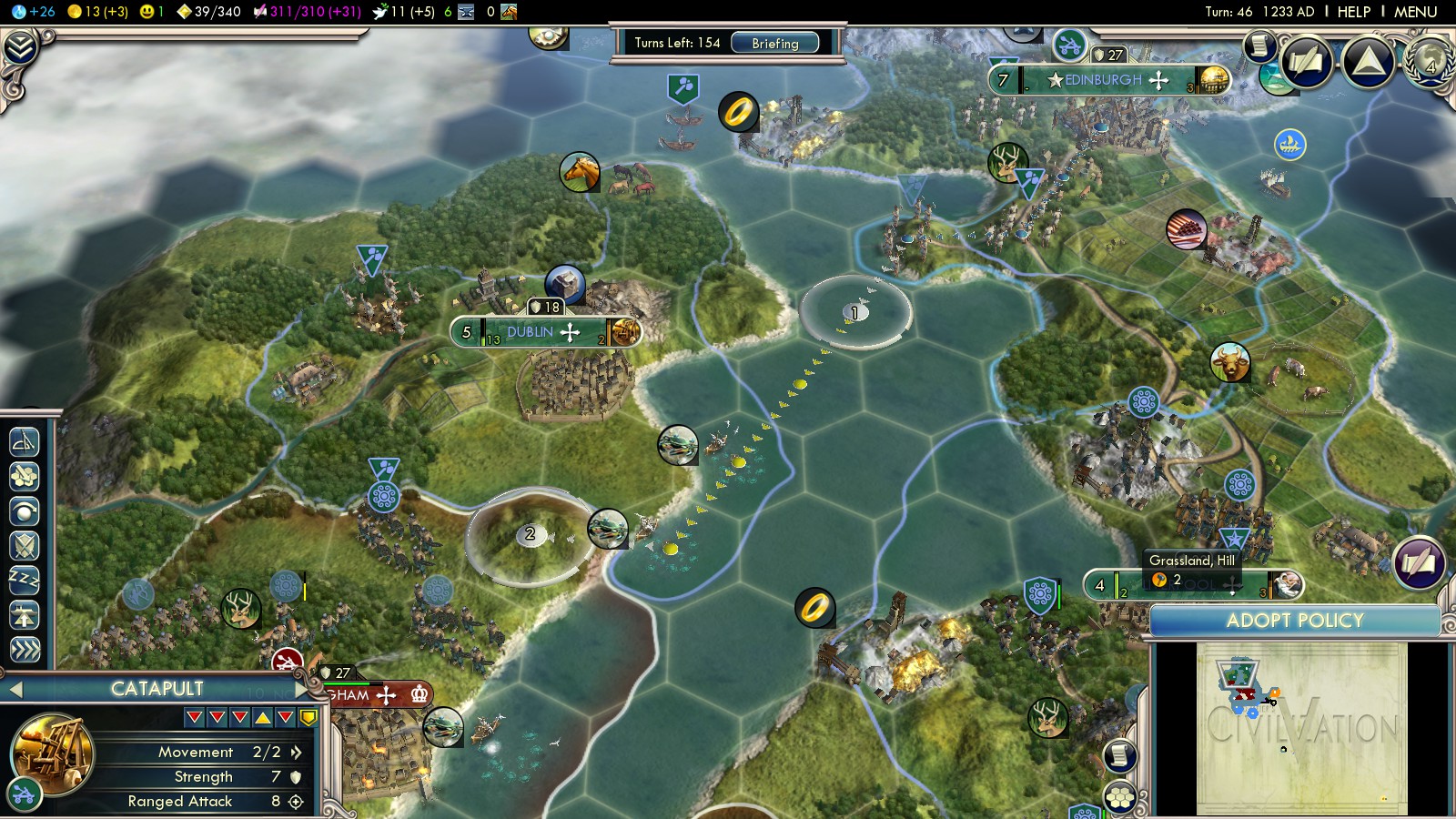
Task: Click the purple policy notification quill
Action: (1418, 563)
